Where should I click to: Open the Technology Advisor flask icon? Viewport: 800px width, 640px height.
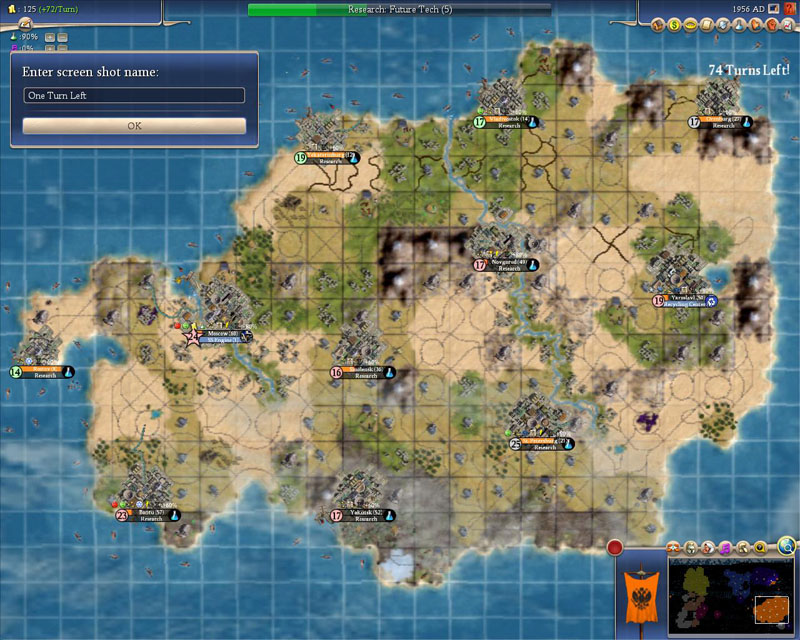coord(738,24)
